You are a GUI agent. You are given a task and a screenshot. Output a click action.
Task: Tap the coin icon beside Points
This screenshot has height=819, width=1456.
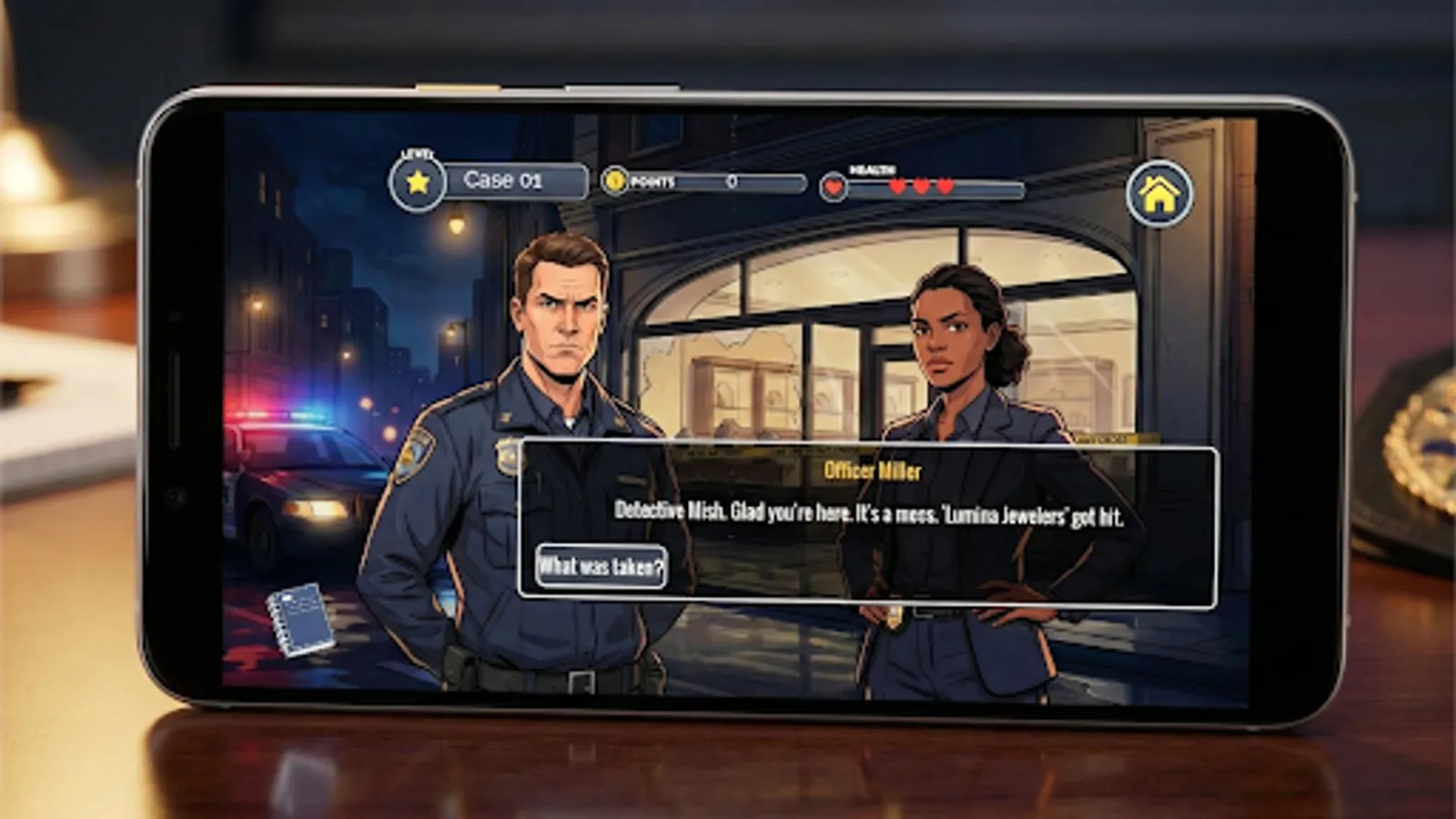tap(615, 182)
